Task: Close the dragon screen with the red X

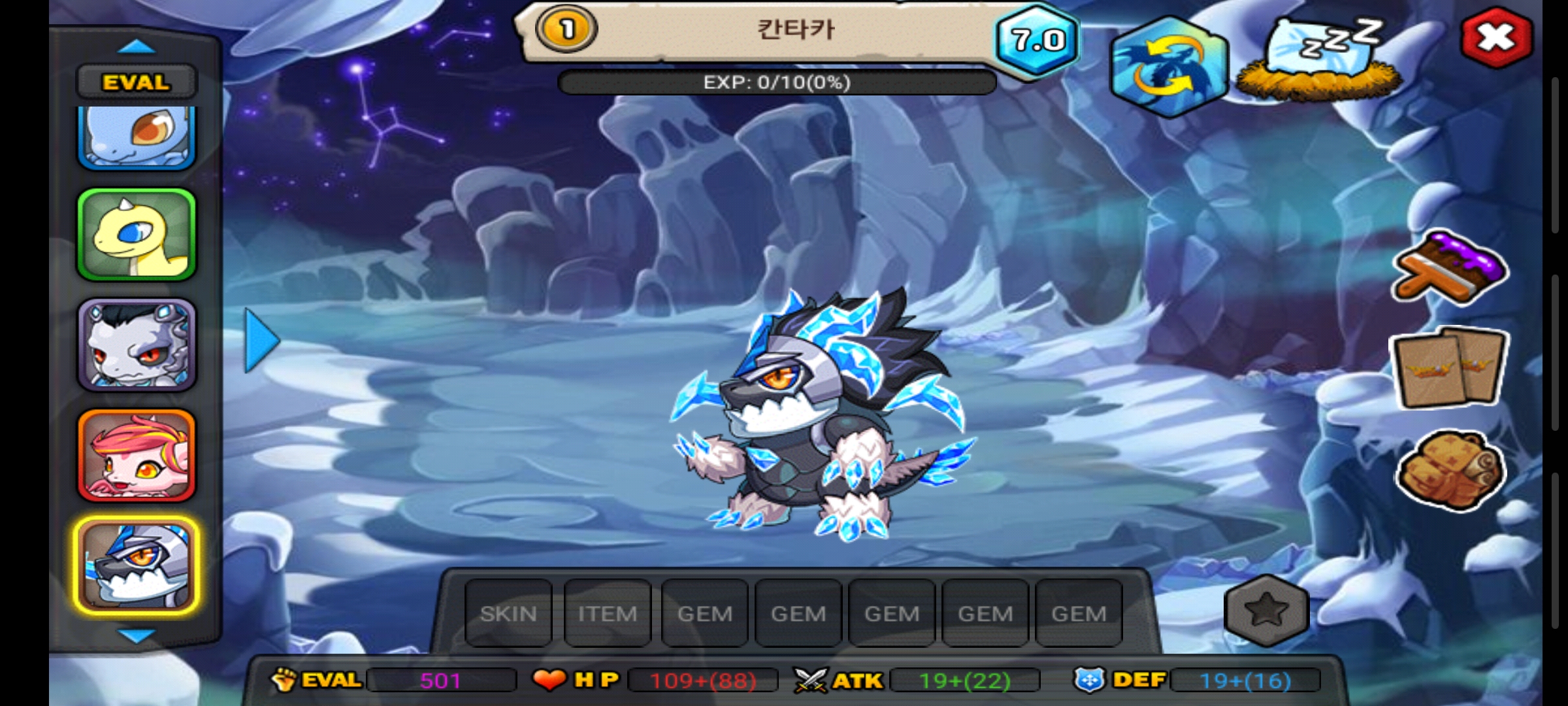Action: coord(1495,37)
